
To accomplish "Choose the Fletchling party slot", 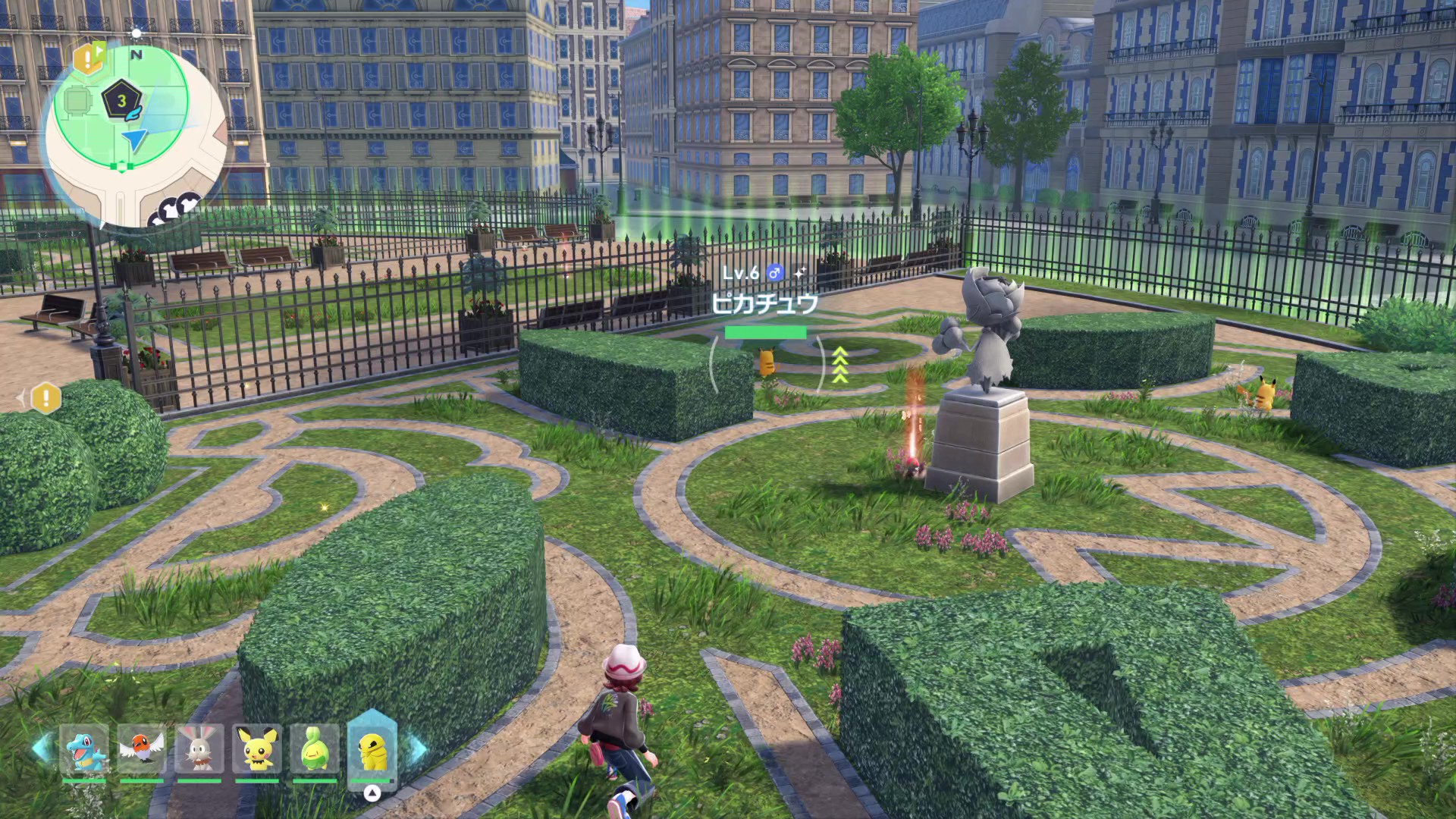I will (x=142, y=749).
